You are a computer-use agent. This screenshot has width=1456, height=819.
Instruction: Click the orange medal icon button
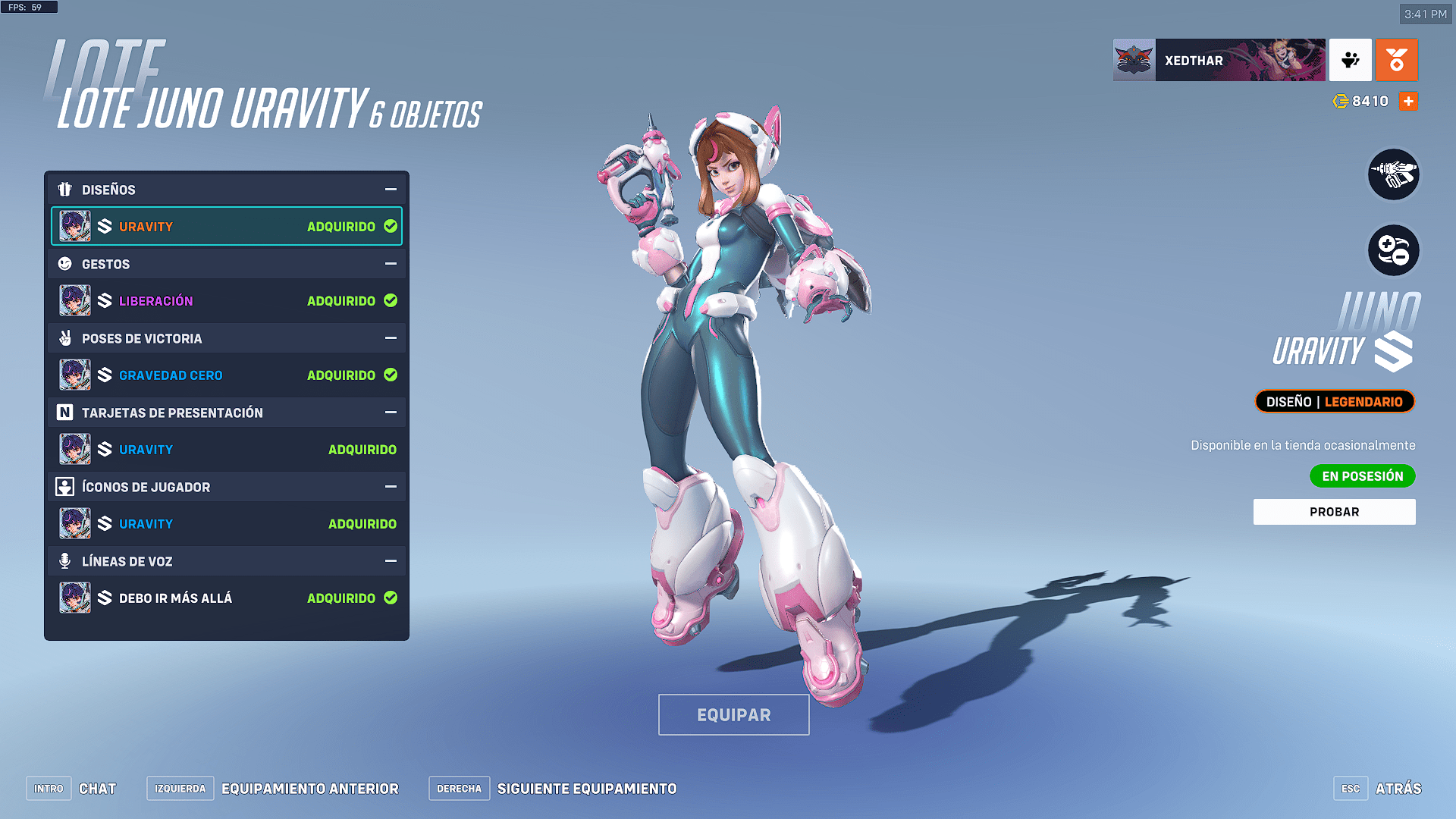(x=1396, y=60)
